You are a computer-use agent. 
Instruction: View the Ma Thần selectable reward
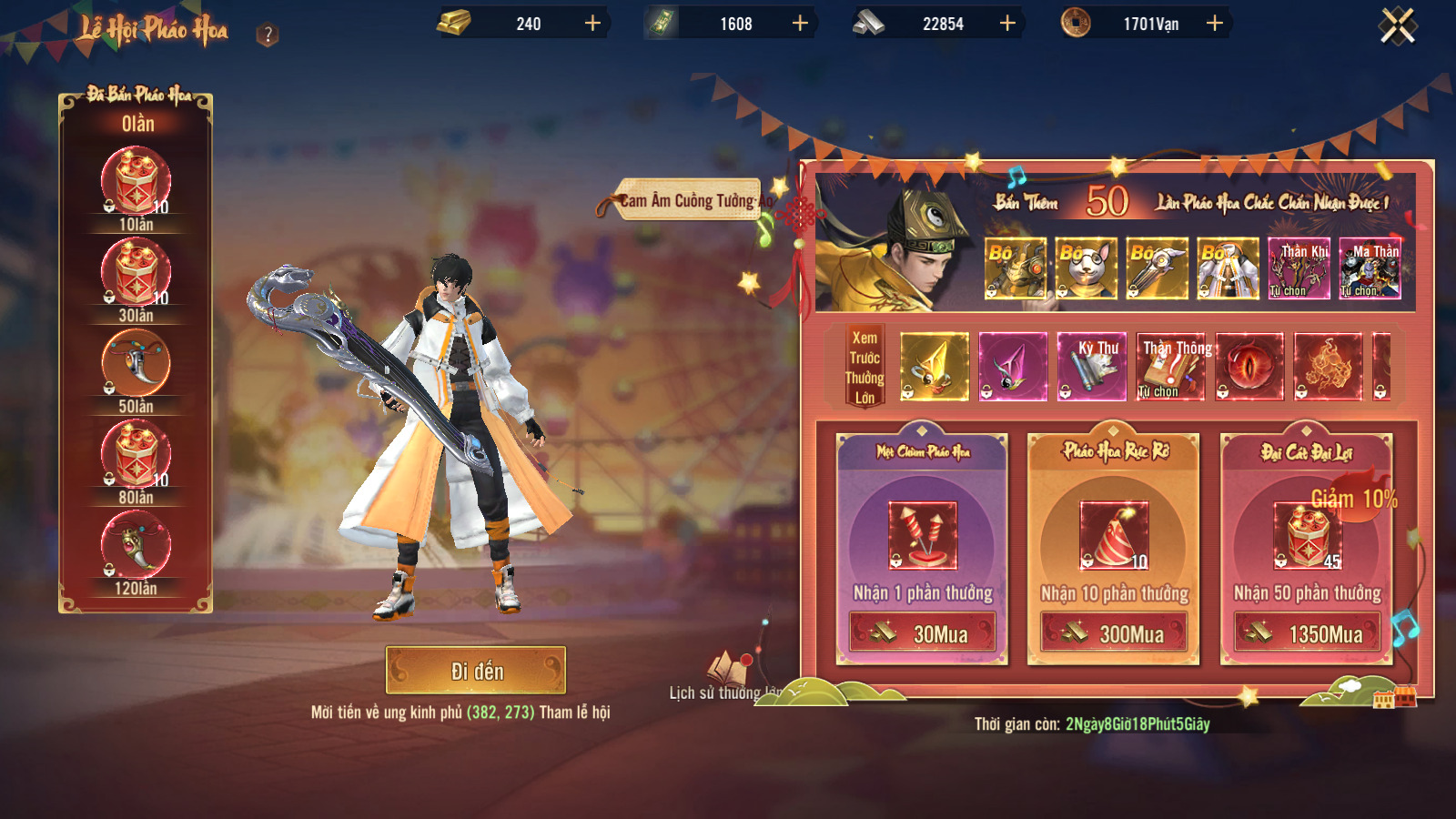(x=1370, y=268)
